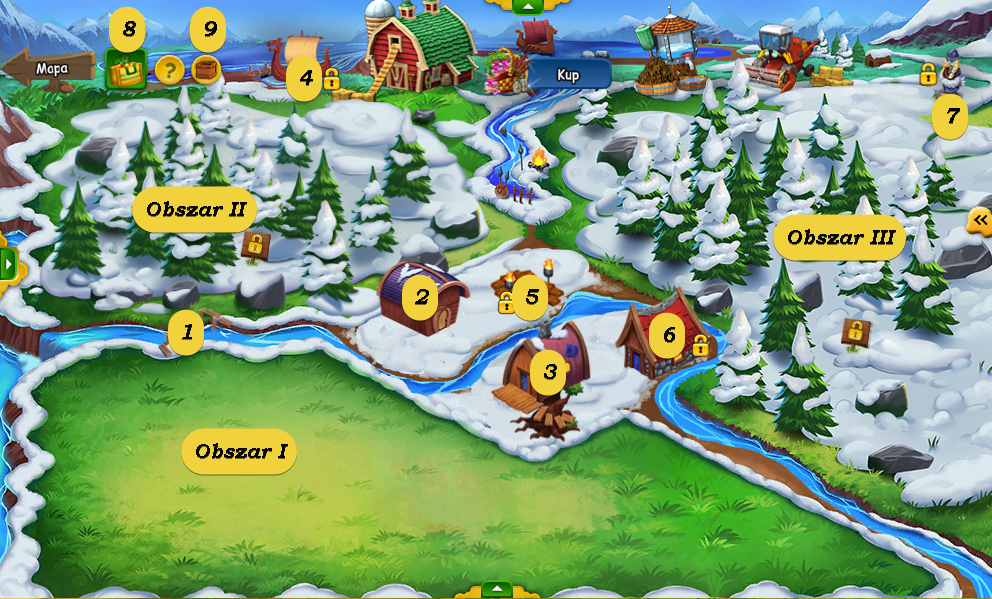
Task: Click the padlock sign in Obszar III
Action: (854, 331)
